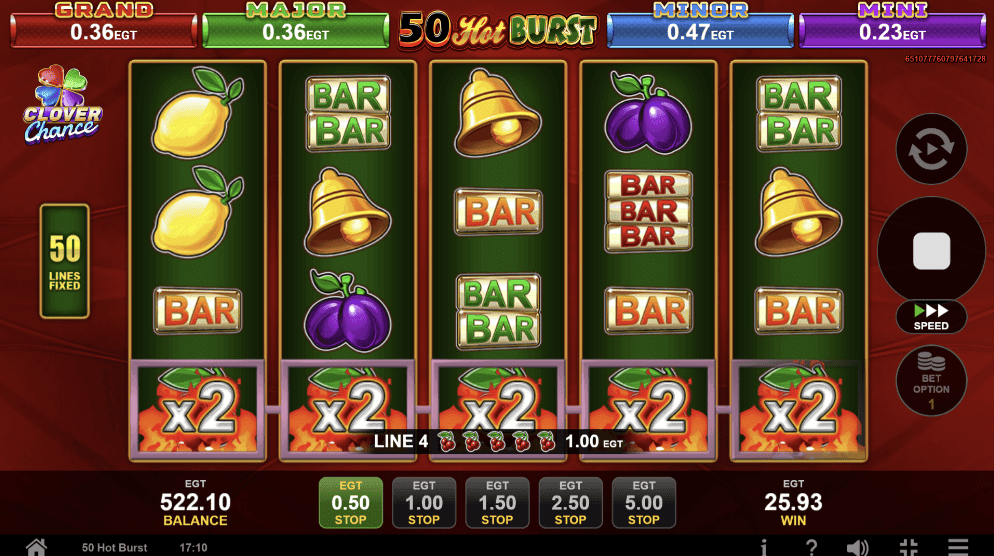
Task: Click the home icon in the bottom bar
Action: click(37, 547)
